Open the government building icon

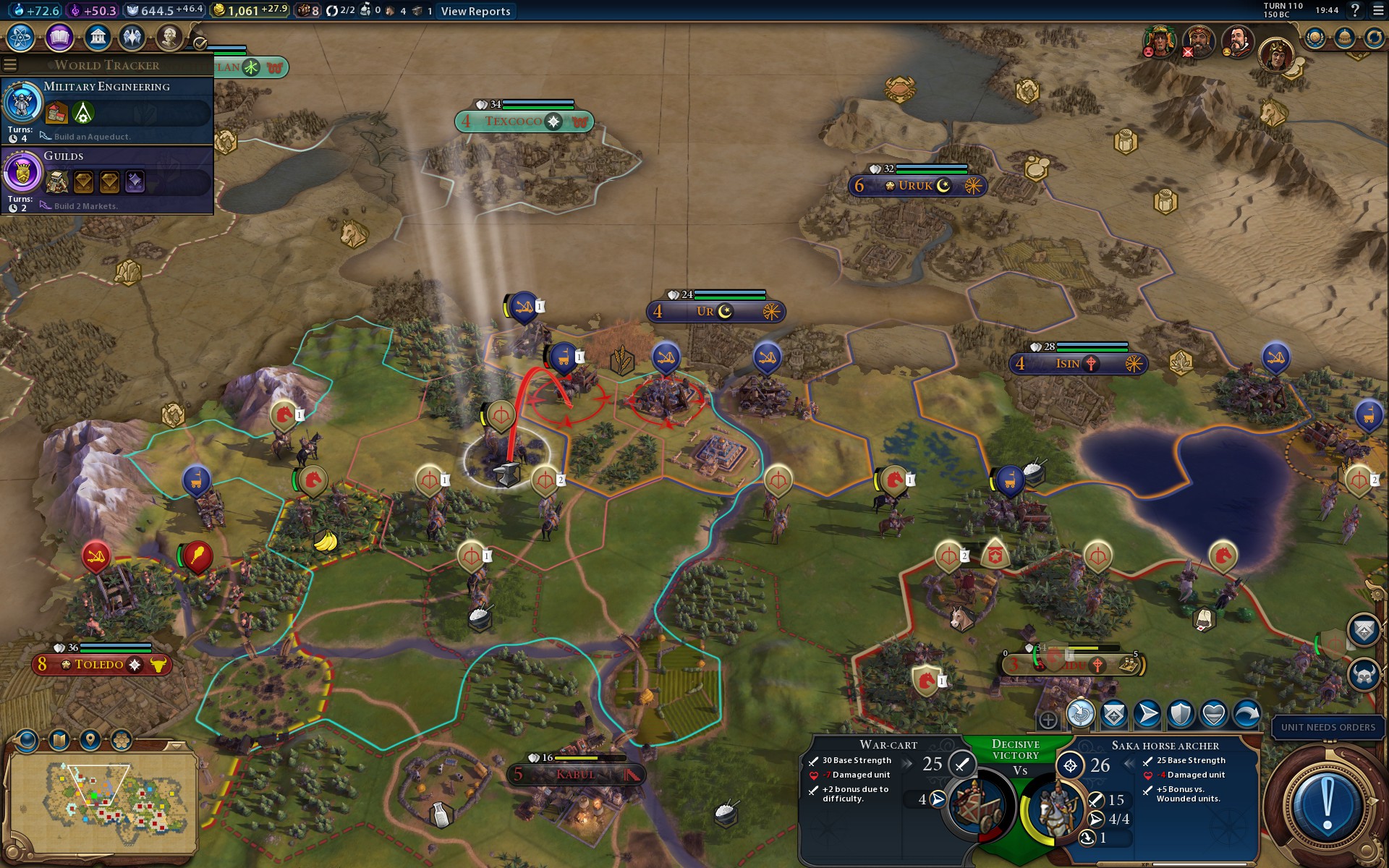(x=97, y=37)
